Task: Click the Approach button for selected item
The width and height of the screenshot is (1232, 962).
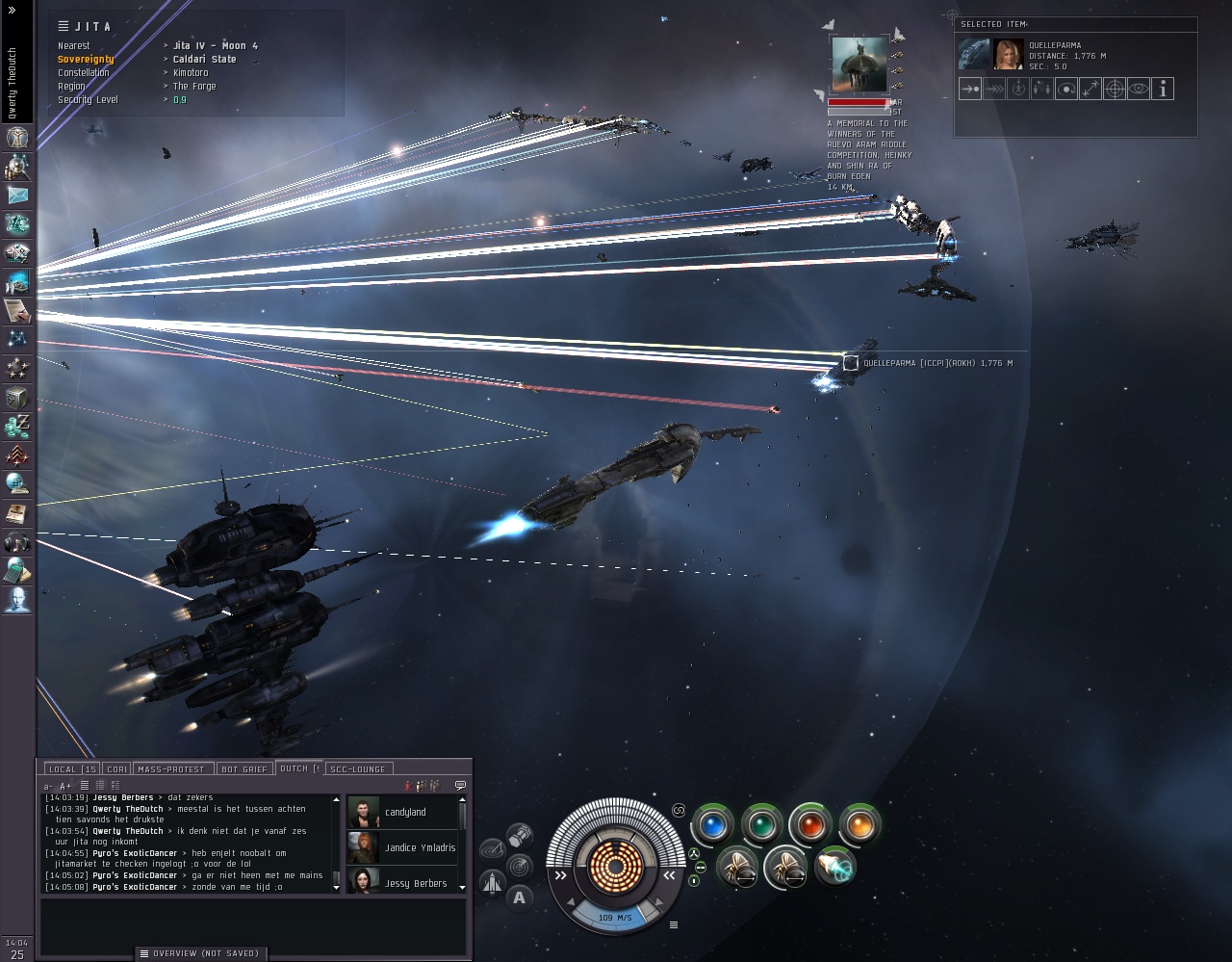Action: point(970,90)
